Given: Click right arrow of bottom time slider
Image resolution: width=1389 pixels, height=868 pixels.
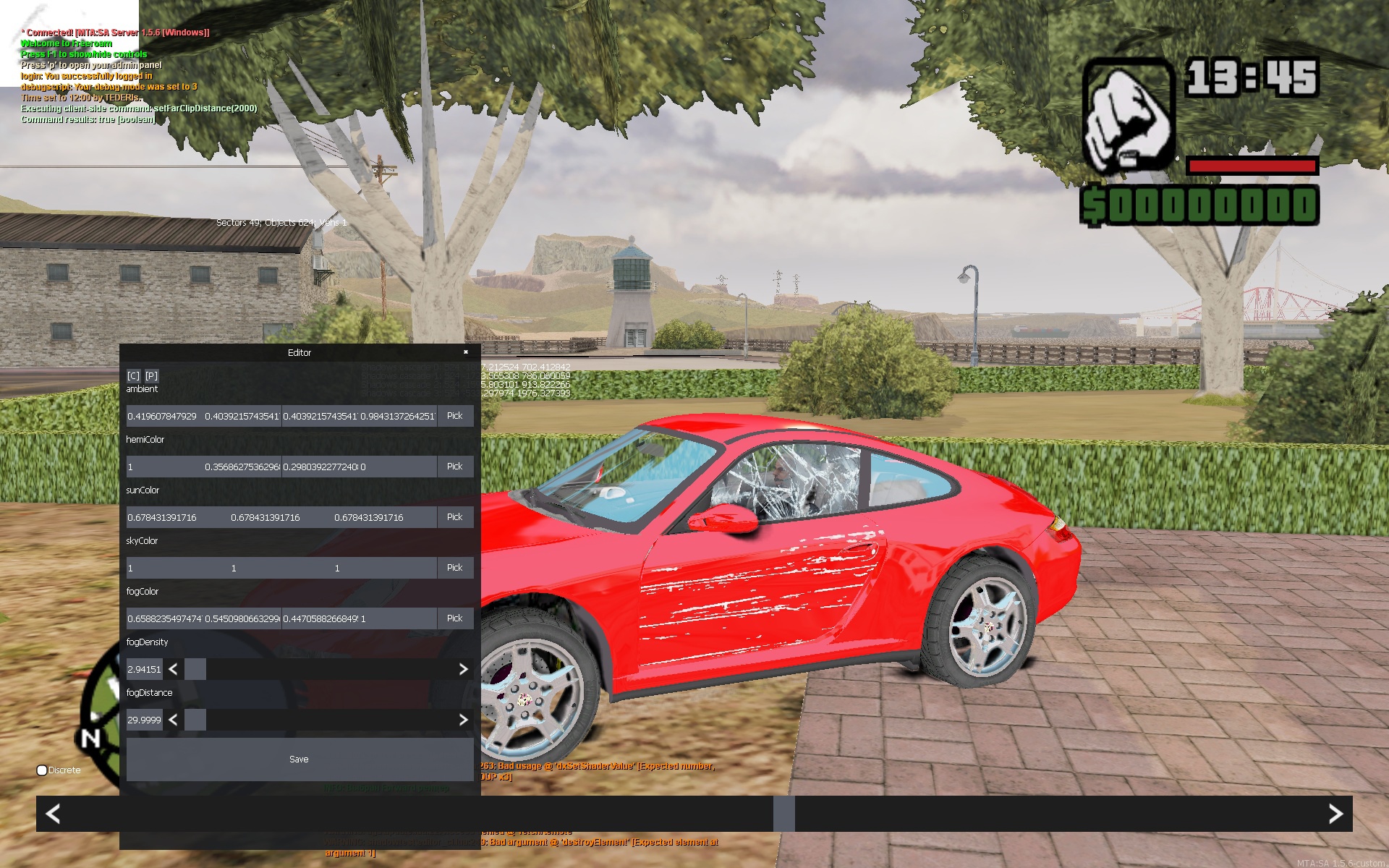Looking at the screenshot, I should (1335, 814).
